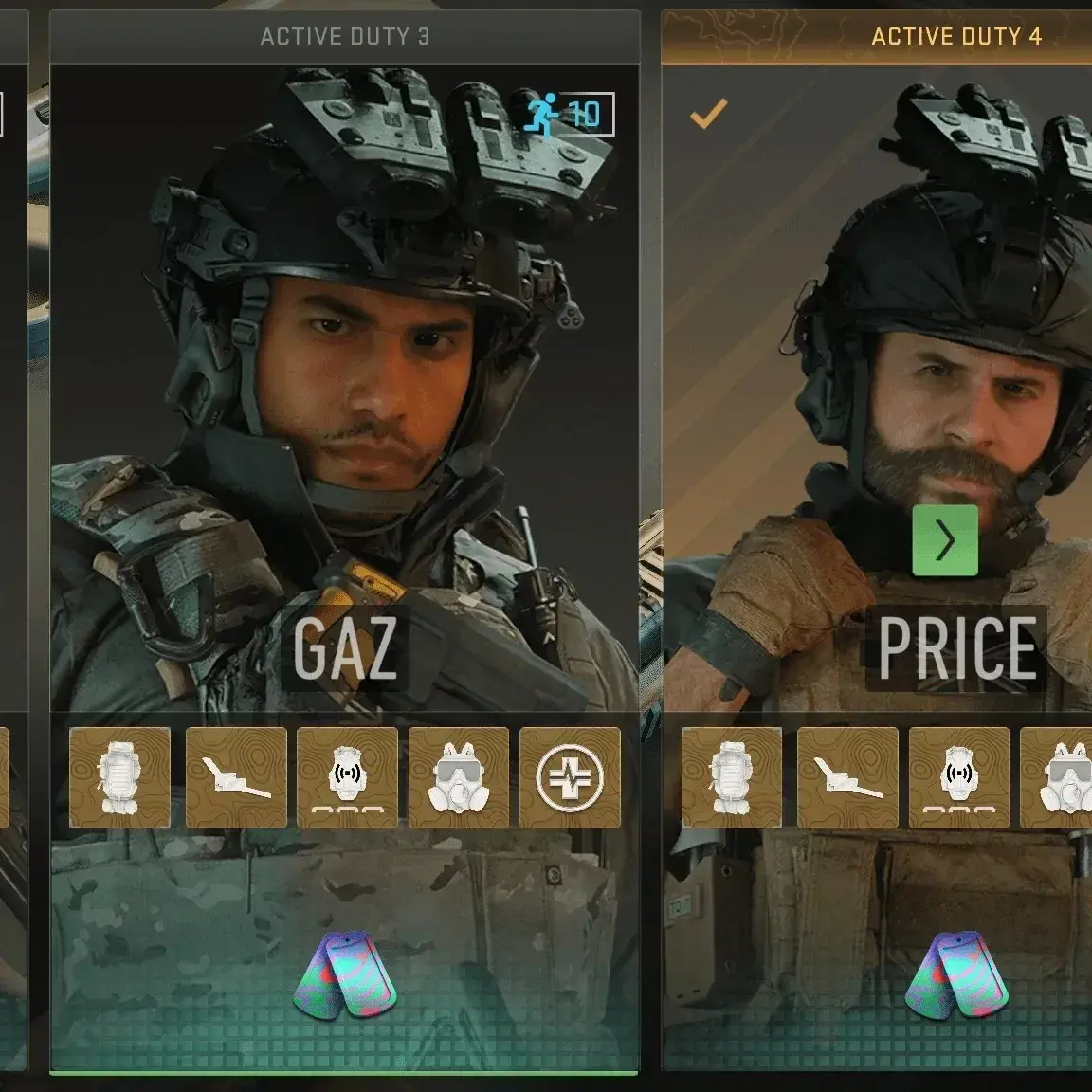Select the Active Duty 4 slot header

point(955,37)
